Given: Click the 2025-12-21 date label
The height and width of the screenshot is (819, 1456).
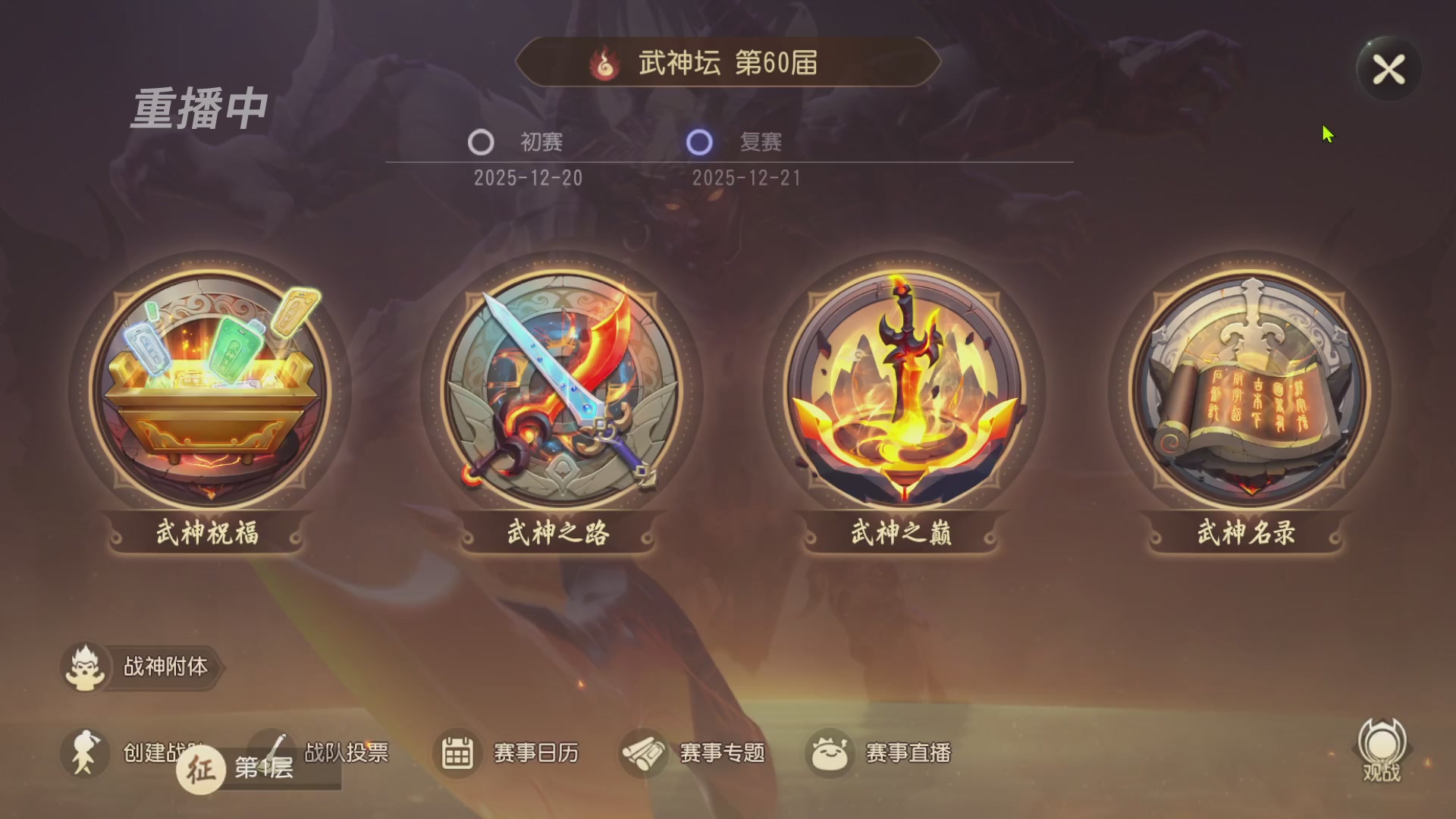Looking at the screenshot, I should coord(748,177).
